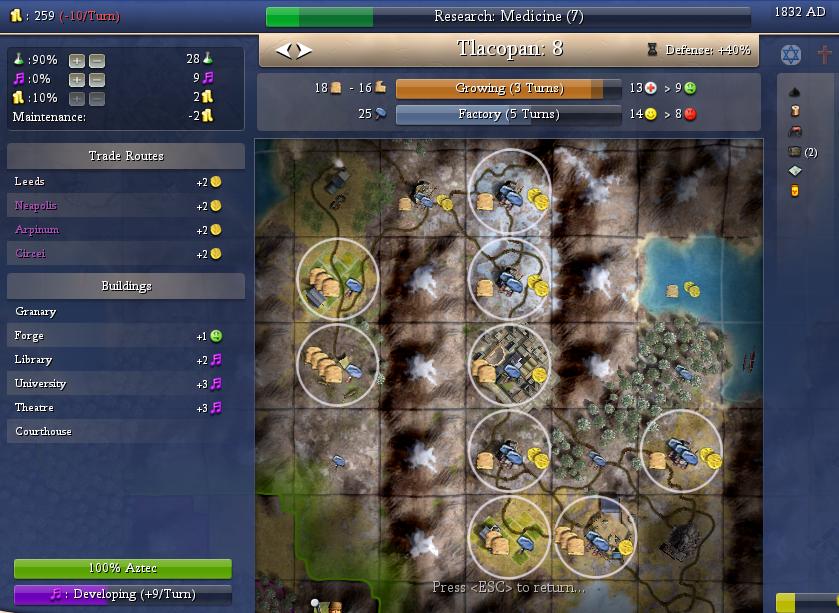Select the University building row
The image size is (839, 613).
pyautogui.click(x=40, y=384)
